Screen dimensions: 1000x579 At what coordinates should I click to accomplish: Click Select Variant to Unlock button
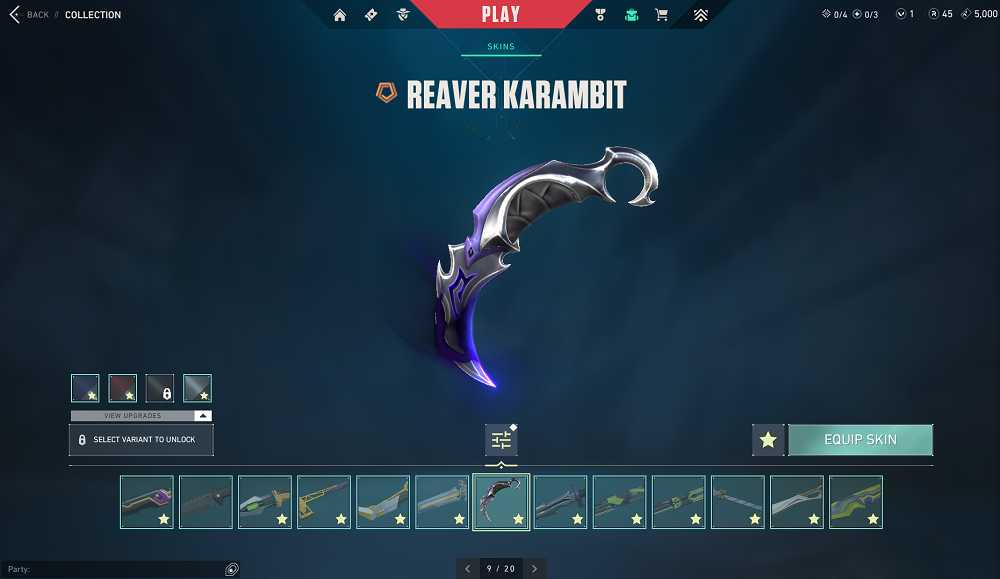point(141,440)
